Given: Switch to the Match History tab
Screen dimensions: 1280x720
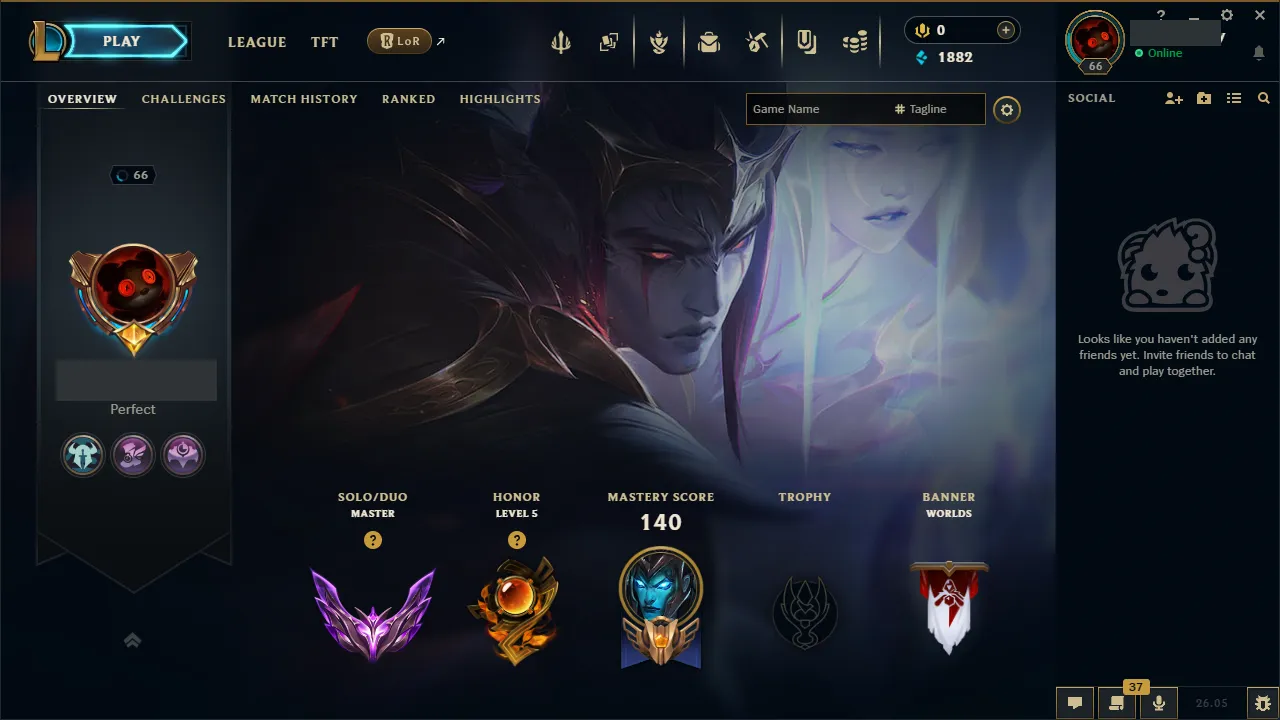Looking at the screenshot, I should point(304,99).
